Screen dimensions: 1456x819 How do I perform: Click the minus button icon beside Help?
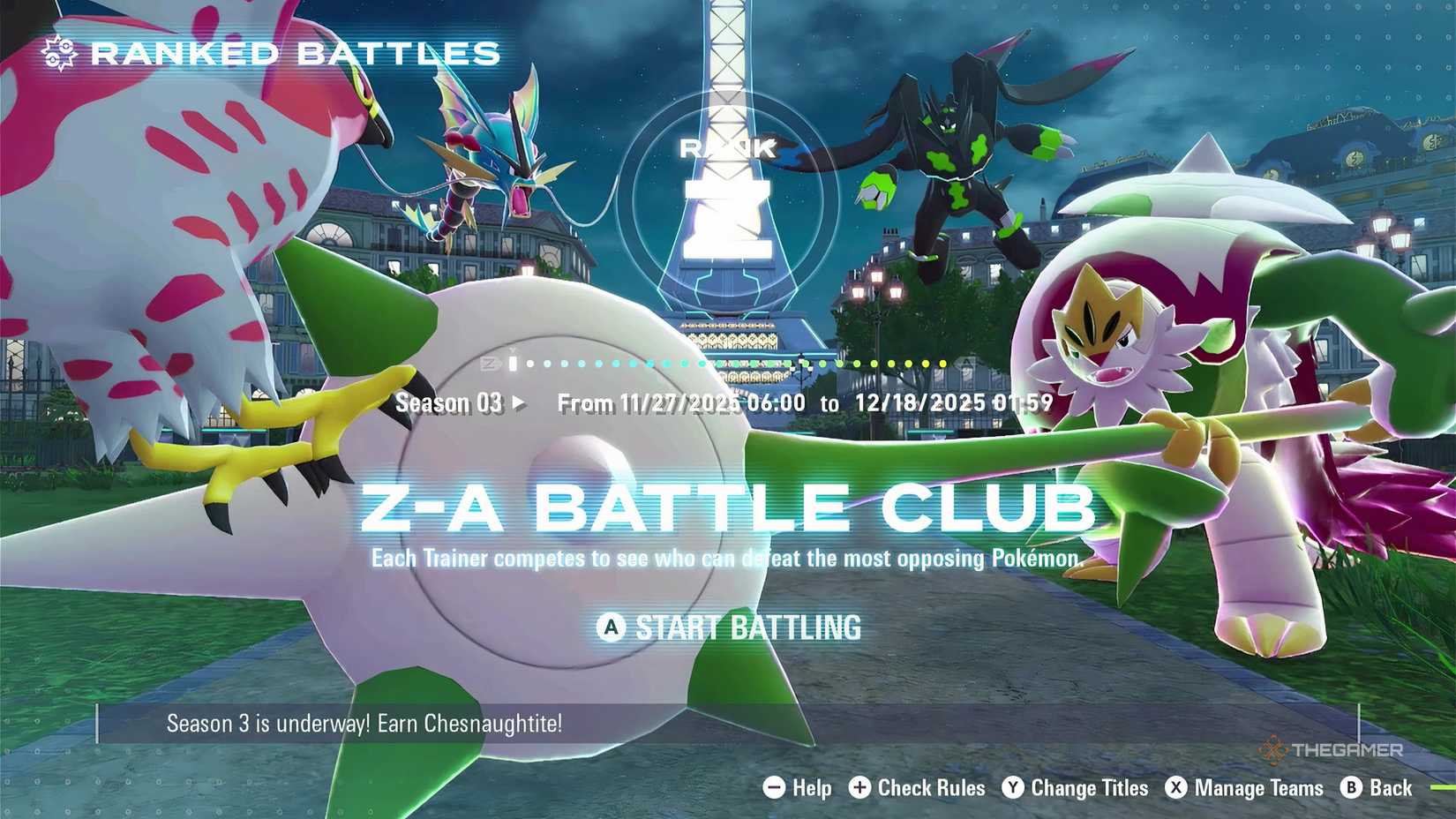click(772, 788)
